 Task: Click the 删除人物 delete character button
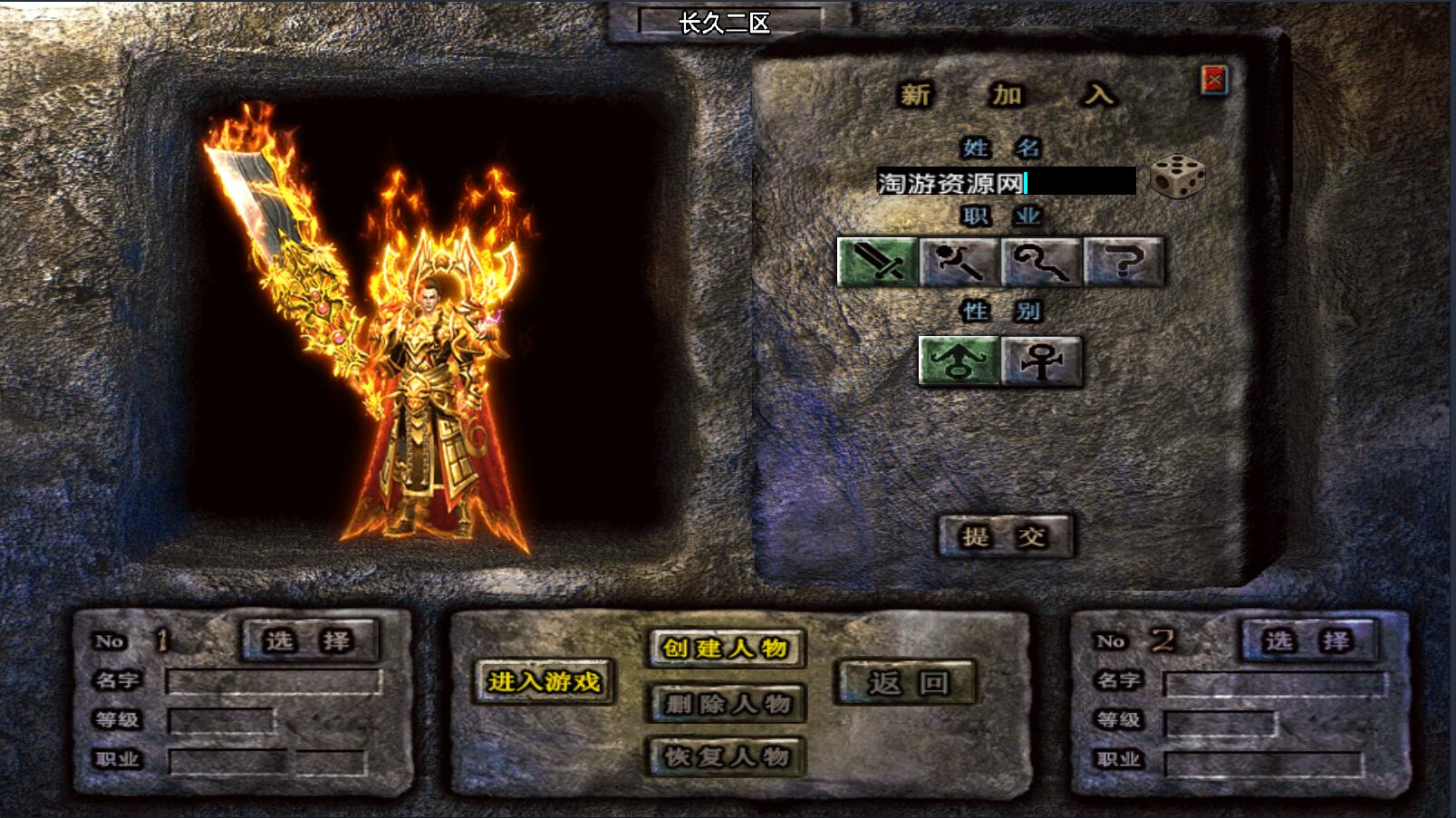(726, 703)
